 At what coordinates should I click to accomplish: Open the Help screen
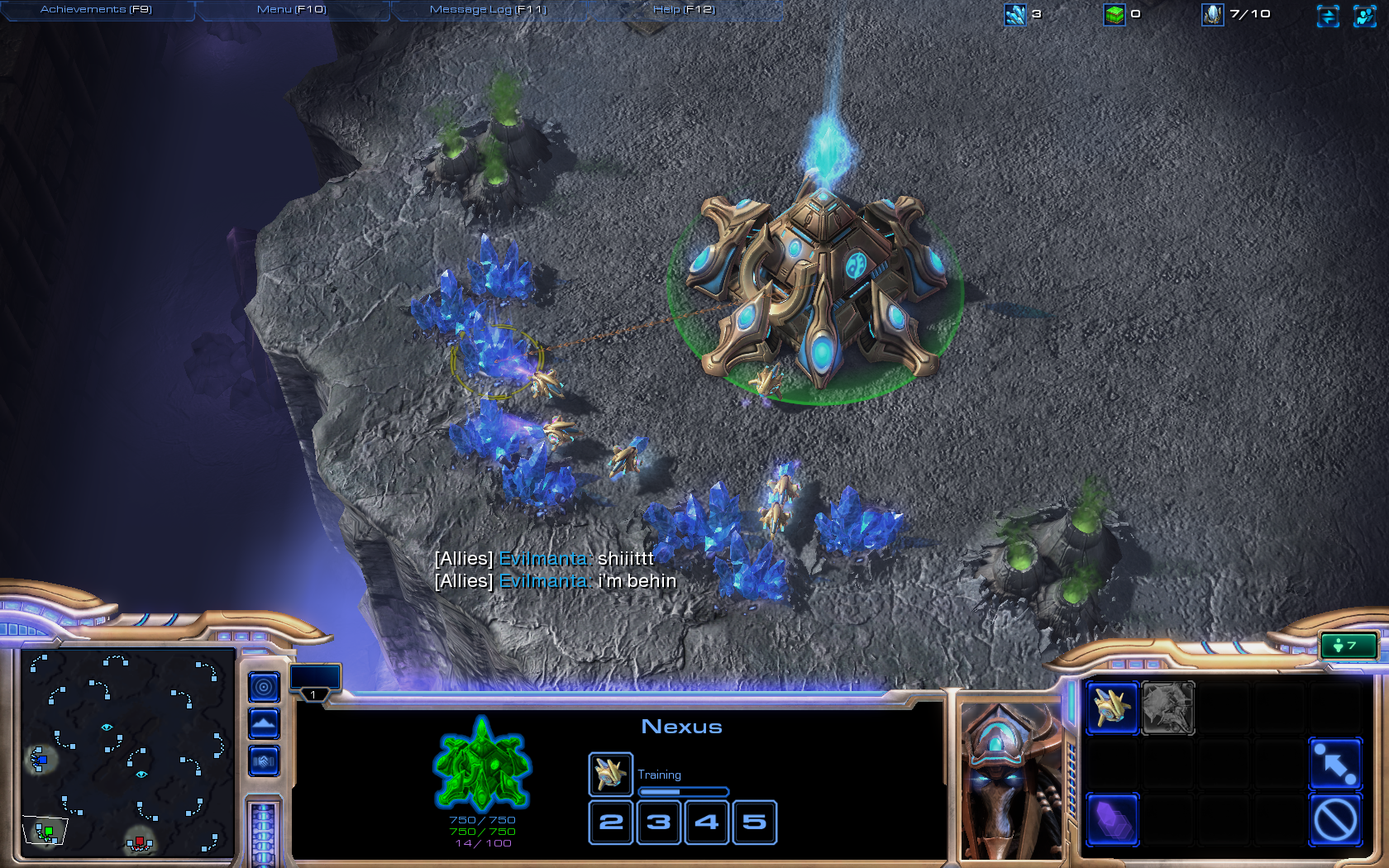tap(684, 10)
